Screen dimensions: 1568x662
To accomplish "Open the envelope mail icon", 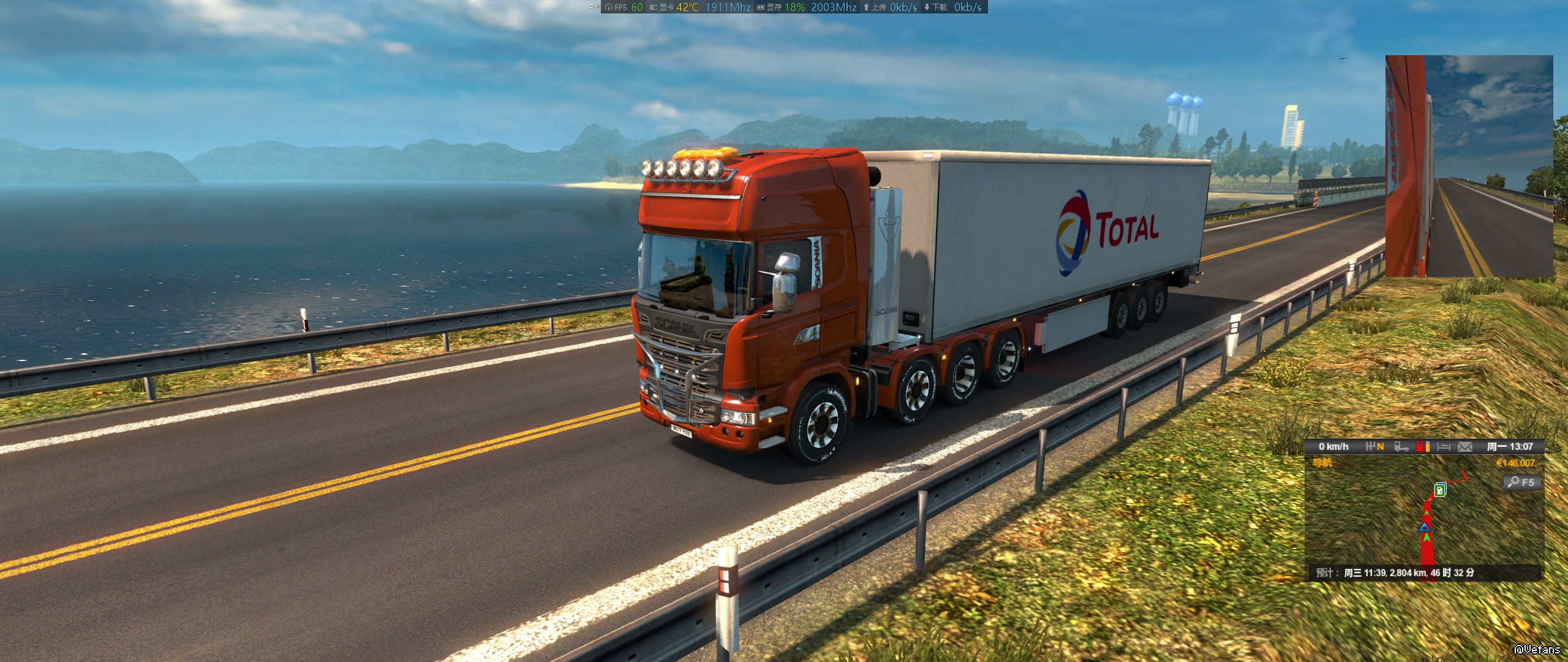I will [1464, 447].
